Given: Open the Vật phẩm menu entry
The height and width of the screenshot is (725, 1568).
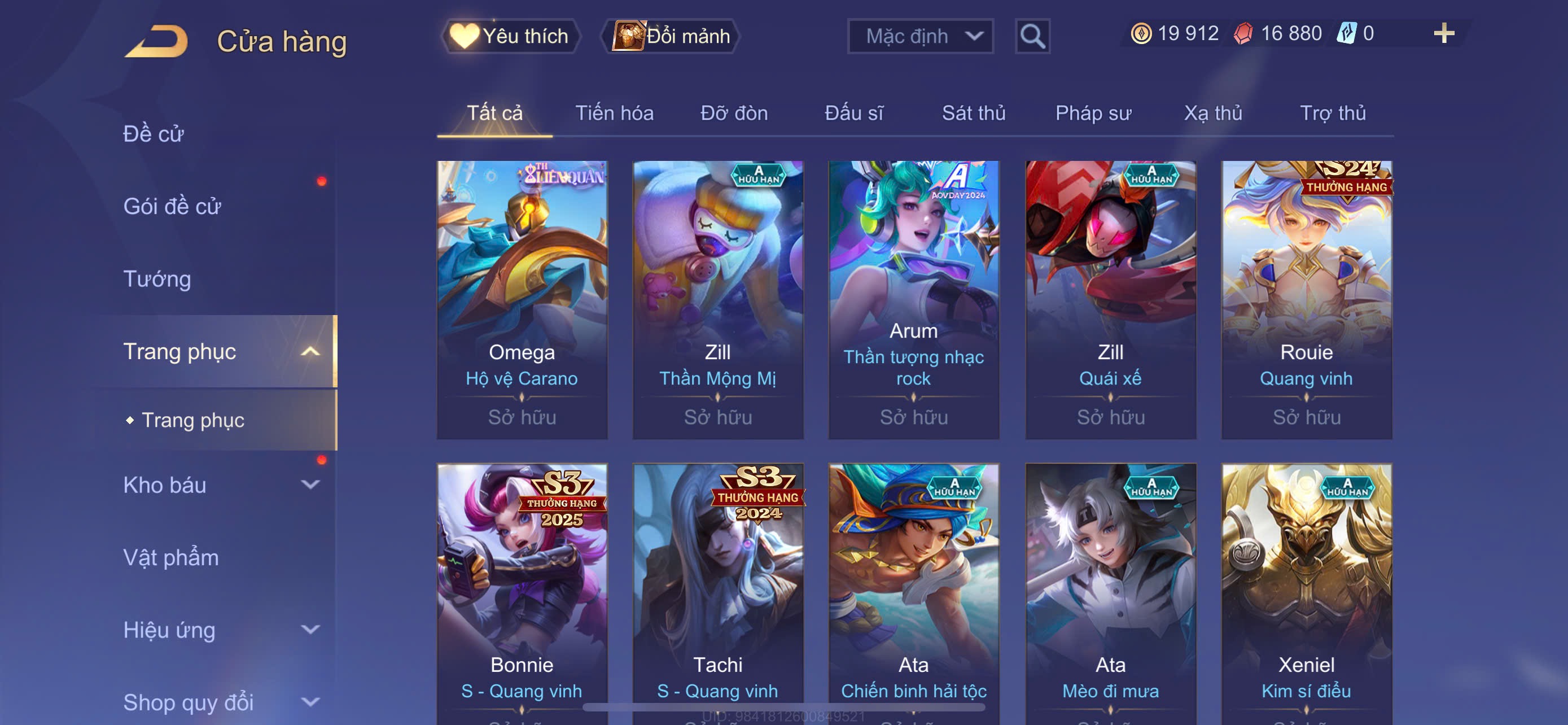Looking at the screenshot, I should click(x=171, y=558).
